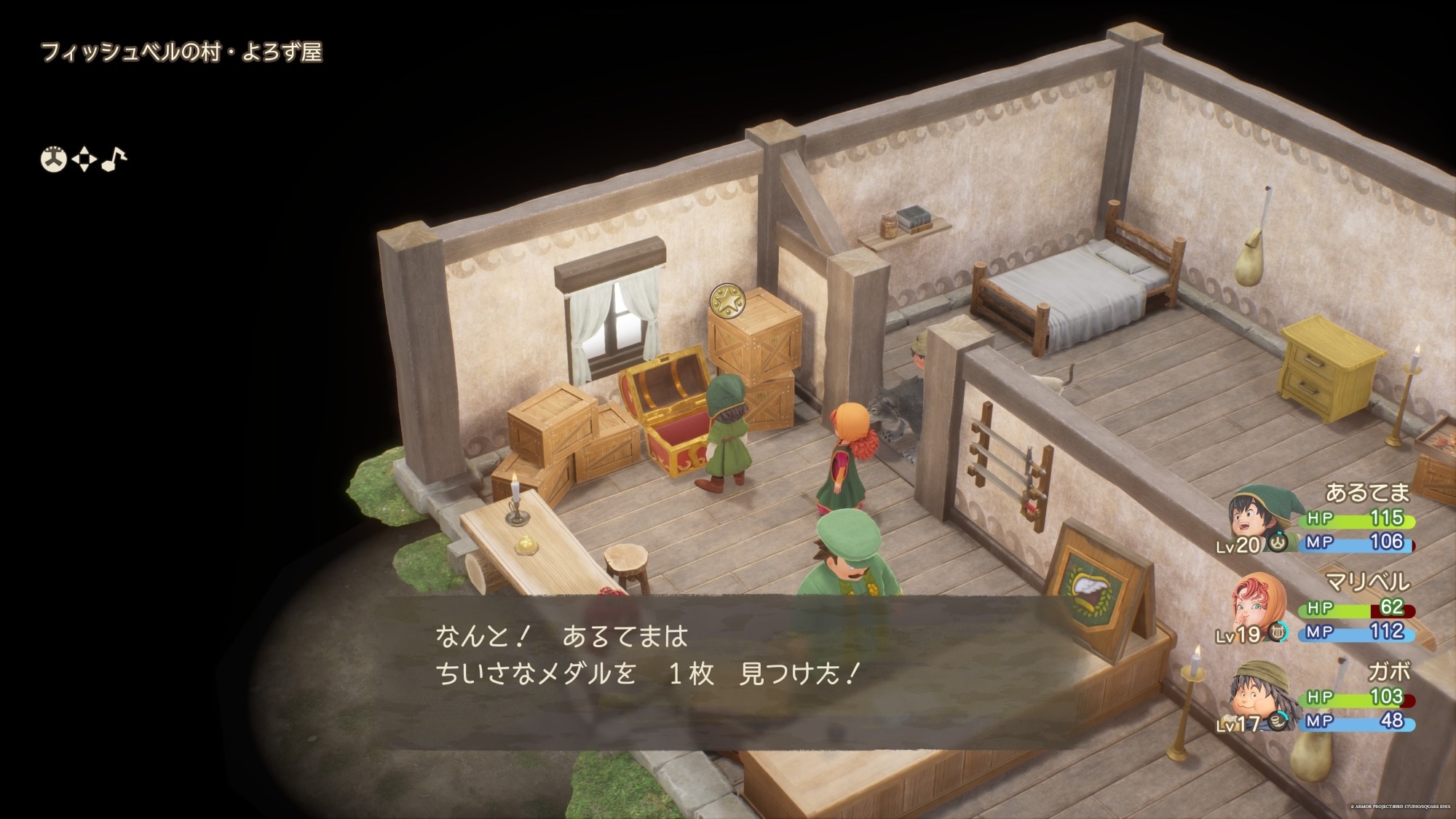Click あるてま's vocation badge beside Lv20
1456x819 pixels.
tap(1278, 542)
